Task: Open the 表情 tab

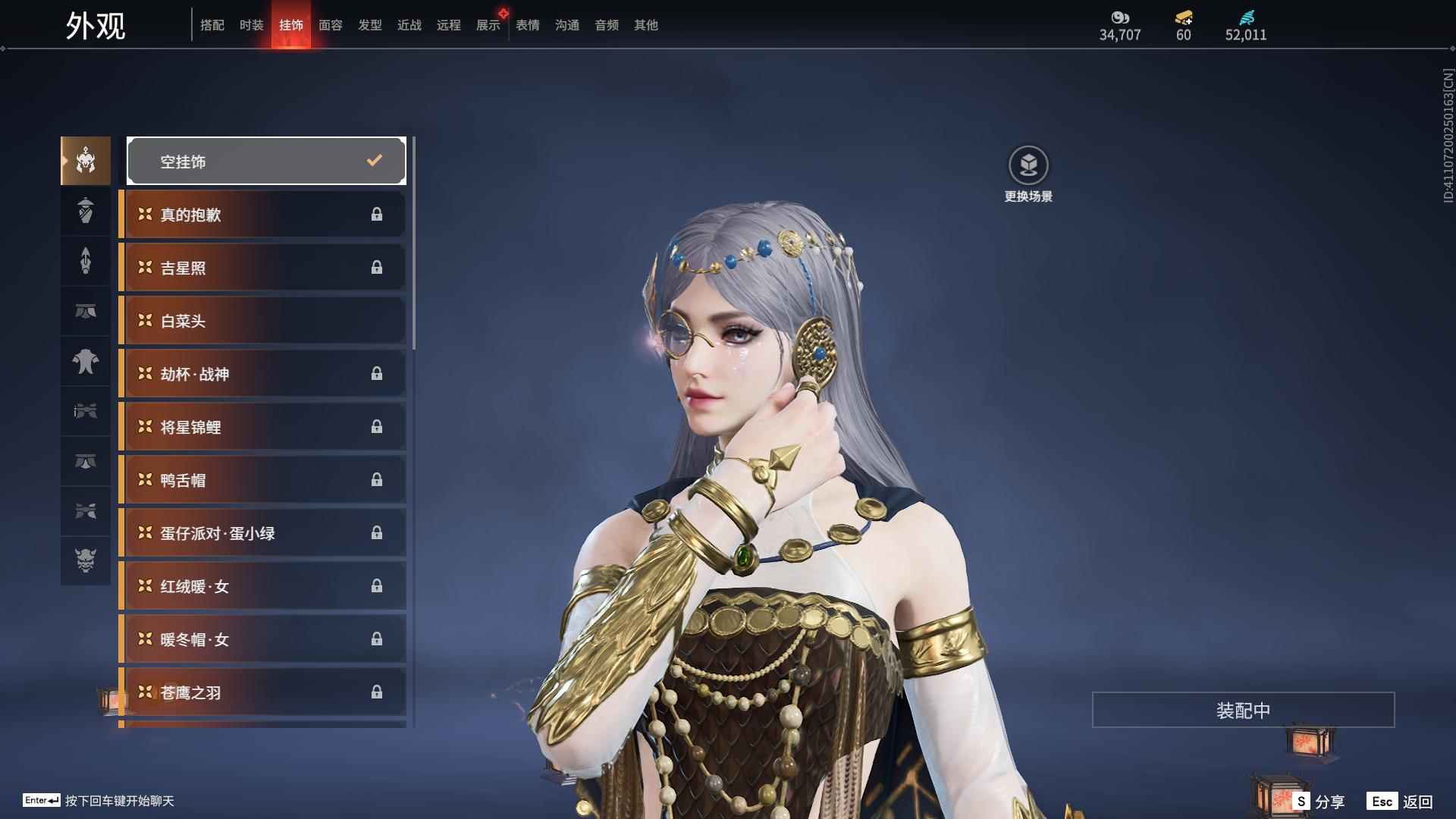Action: 527,25
